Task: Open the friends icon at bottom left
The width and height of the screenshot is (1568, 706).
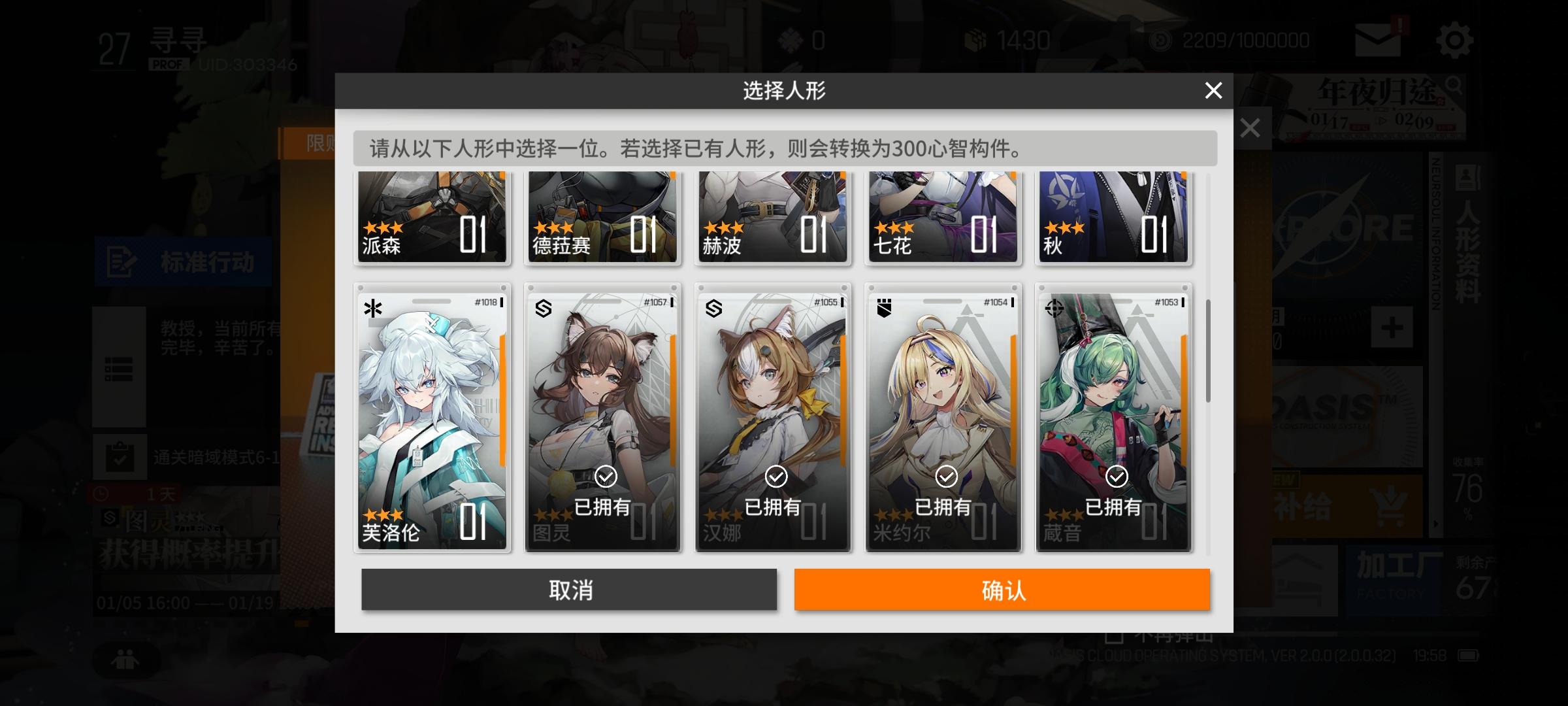Action: (126, 660)
